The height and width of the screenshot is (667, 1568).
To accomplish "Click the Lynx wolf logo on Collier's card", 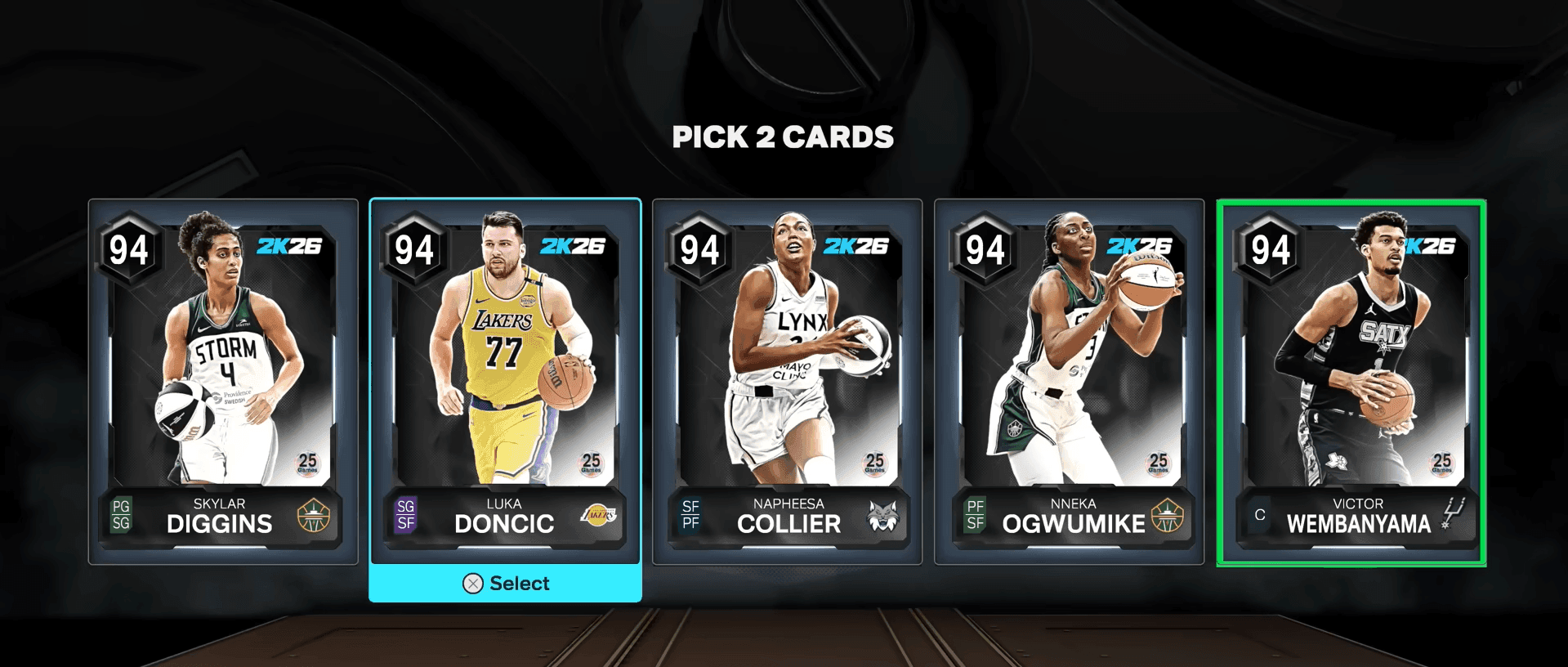I will point(885,514).
